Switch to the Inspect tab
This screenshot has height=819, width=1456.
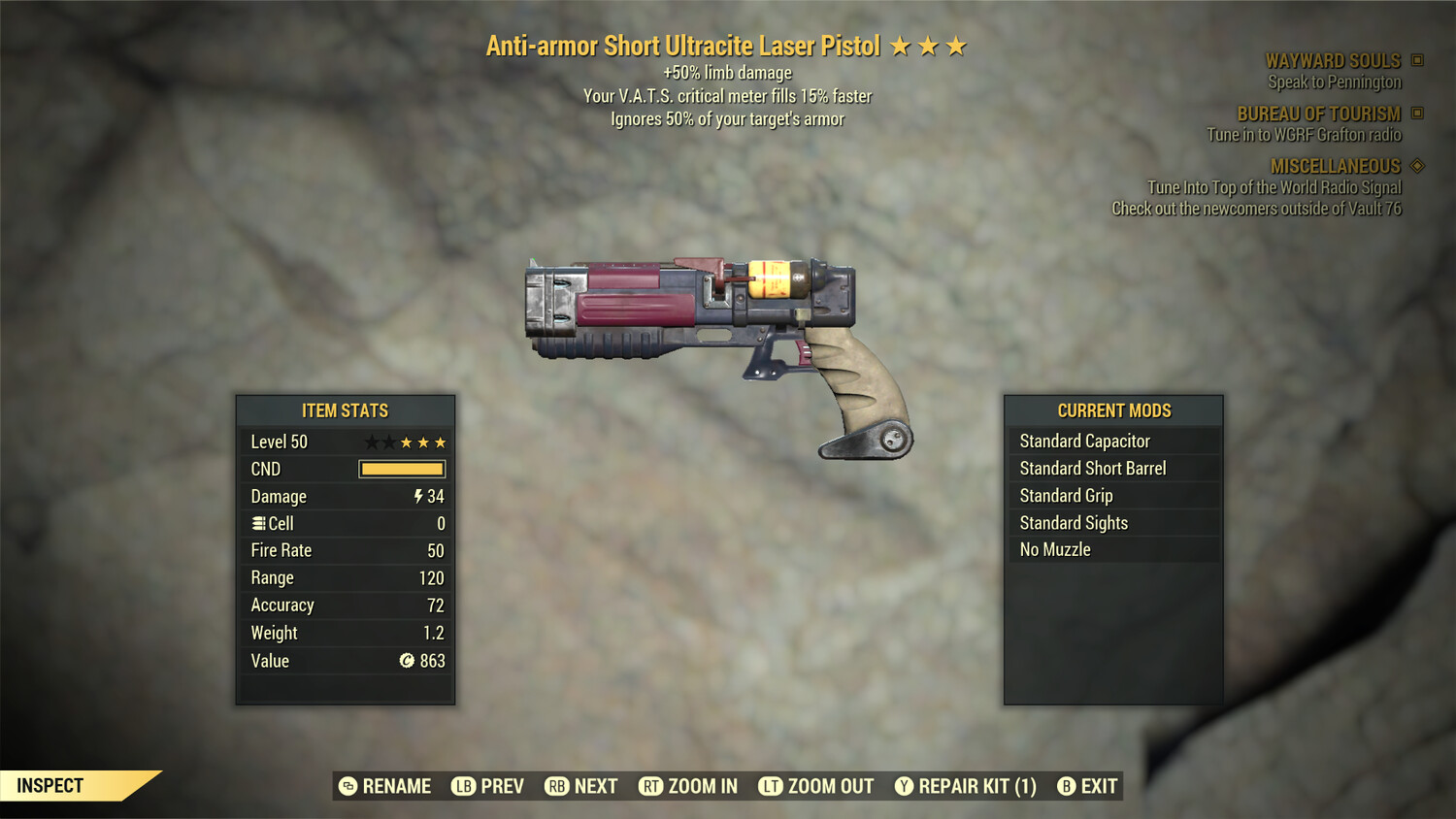click(50, 785)
